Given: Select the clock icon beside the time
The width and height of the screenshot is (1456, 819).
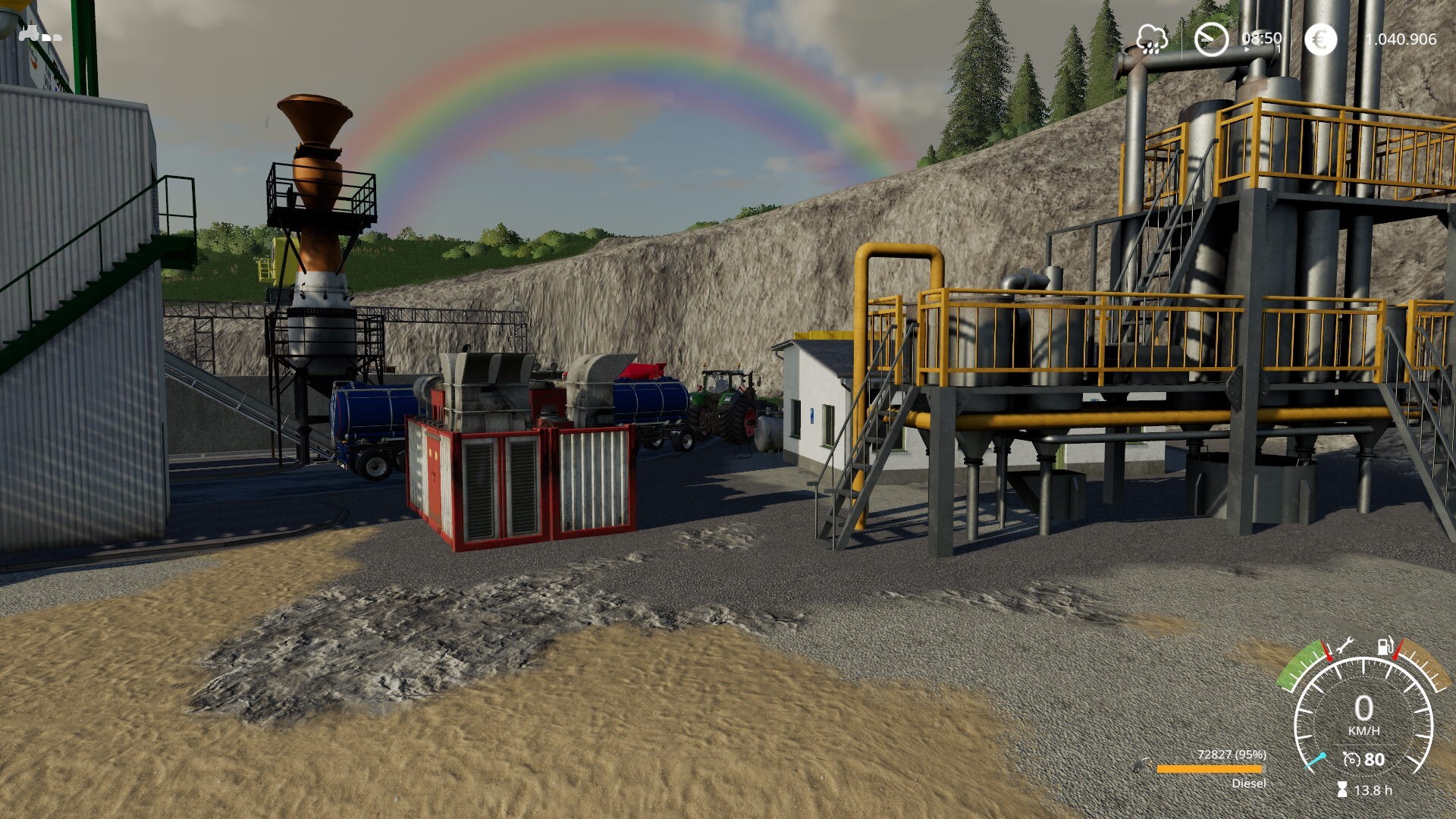Looking at the screenshot, I should [x=1211, y=39].
